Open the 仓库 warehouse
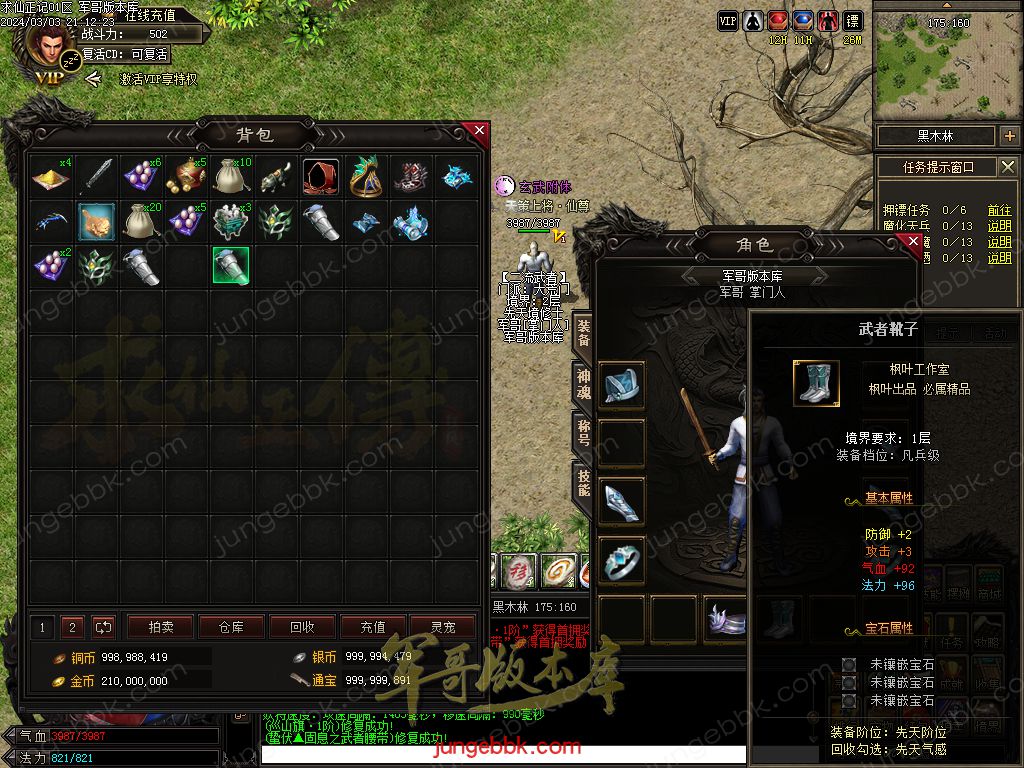This screenshot has height=768, width=1024. pyautogui.click(x=231, y=627)
